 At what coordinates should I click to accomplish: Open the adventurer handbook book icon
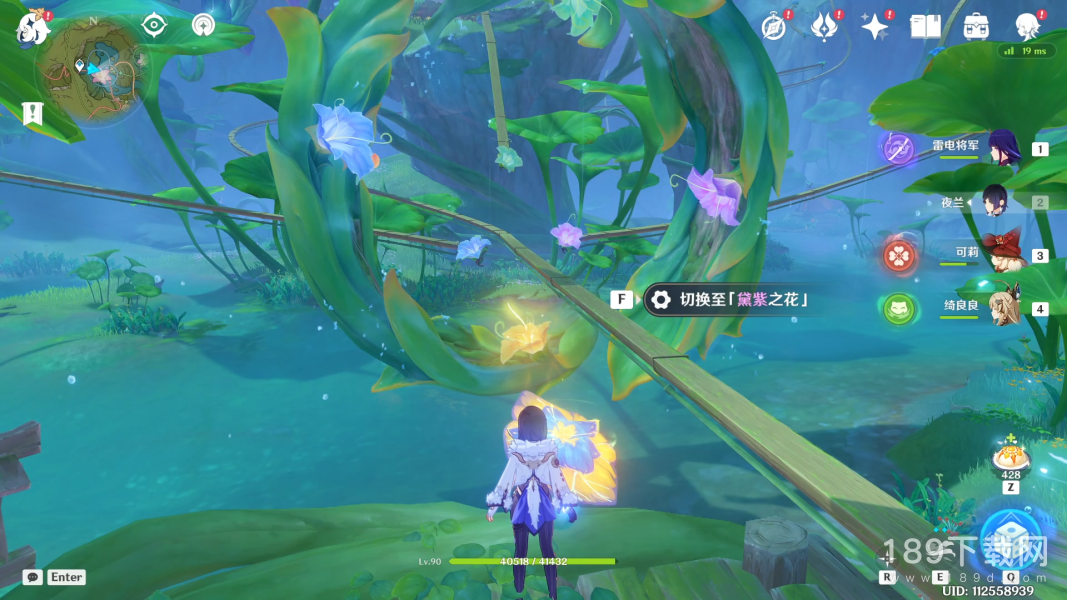pyautogui.click(x=926, y=27)
